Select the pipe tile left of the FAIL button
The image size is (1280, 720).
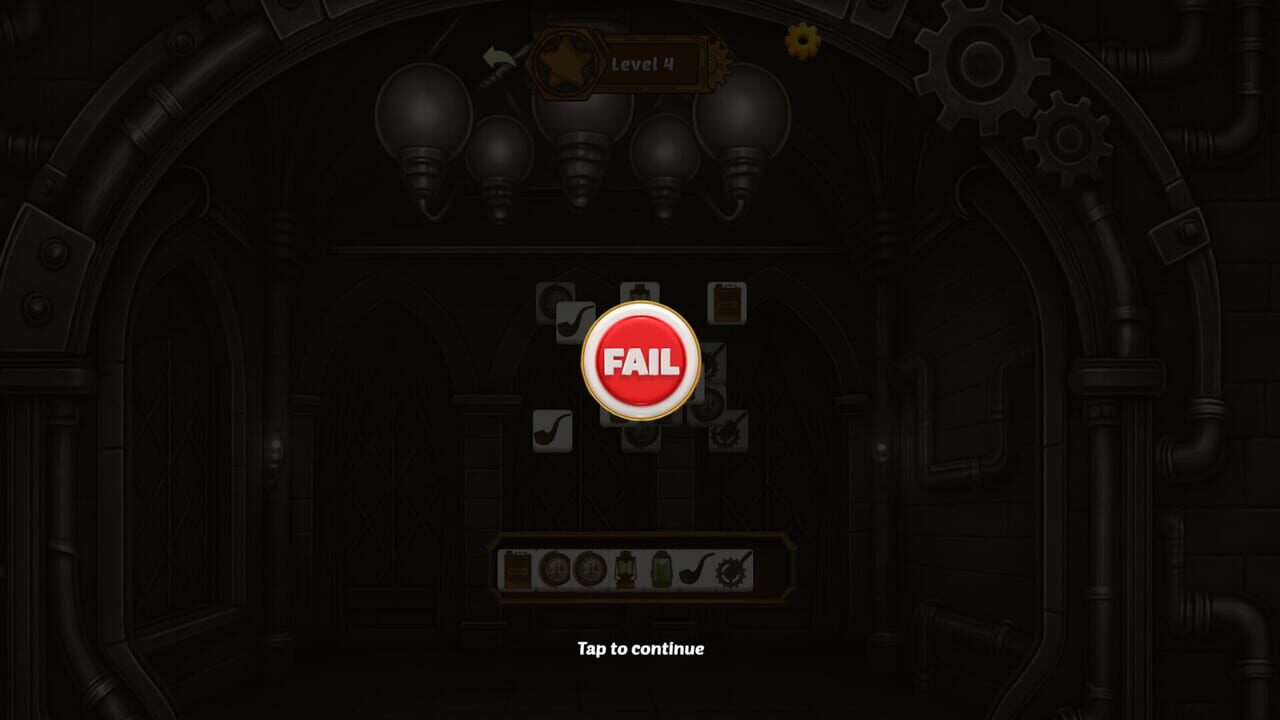point(572,320)
